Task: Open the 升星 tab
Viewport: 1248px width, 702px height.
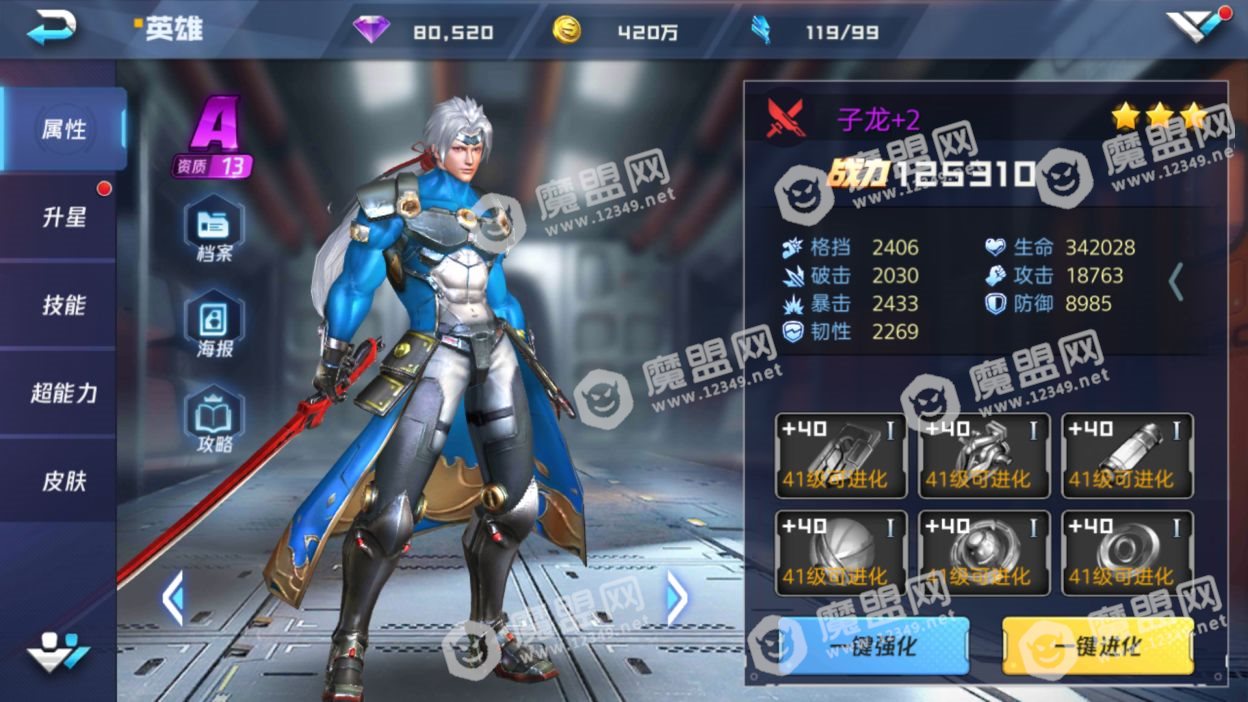Action: coord(63,217)
